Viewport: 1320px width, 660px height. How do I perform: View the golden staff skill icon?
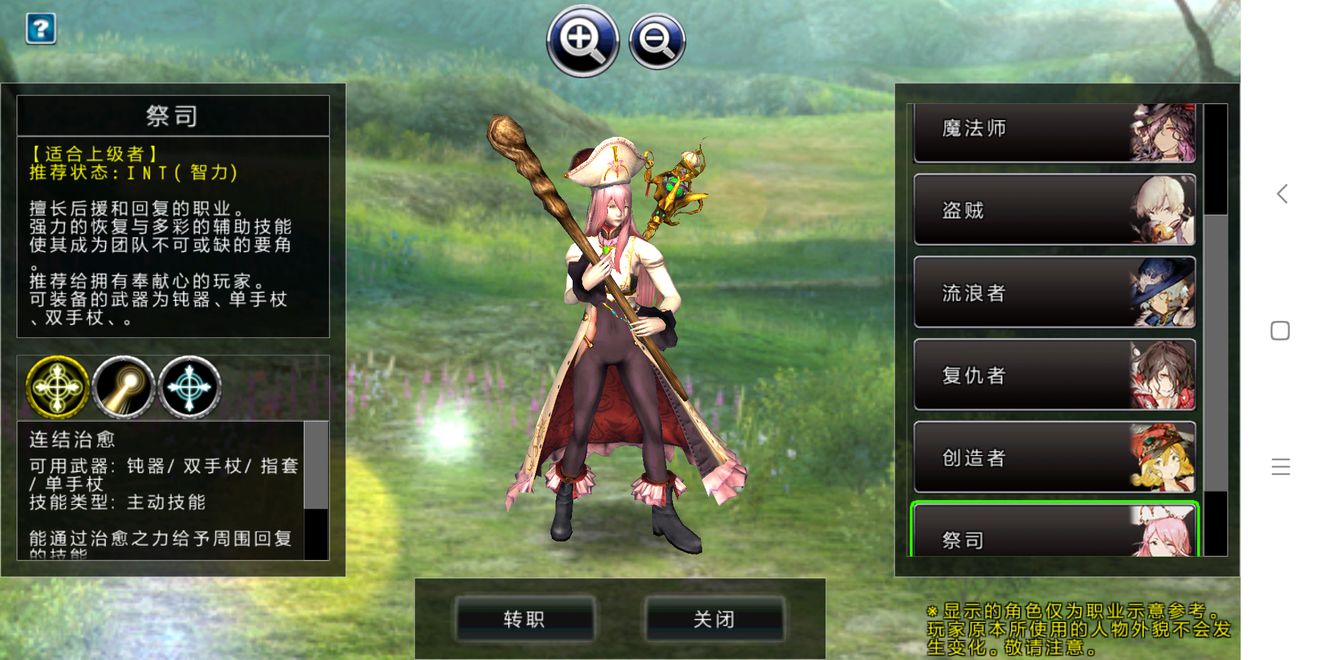[123, 386]
